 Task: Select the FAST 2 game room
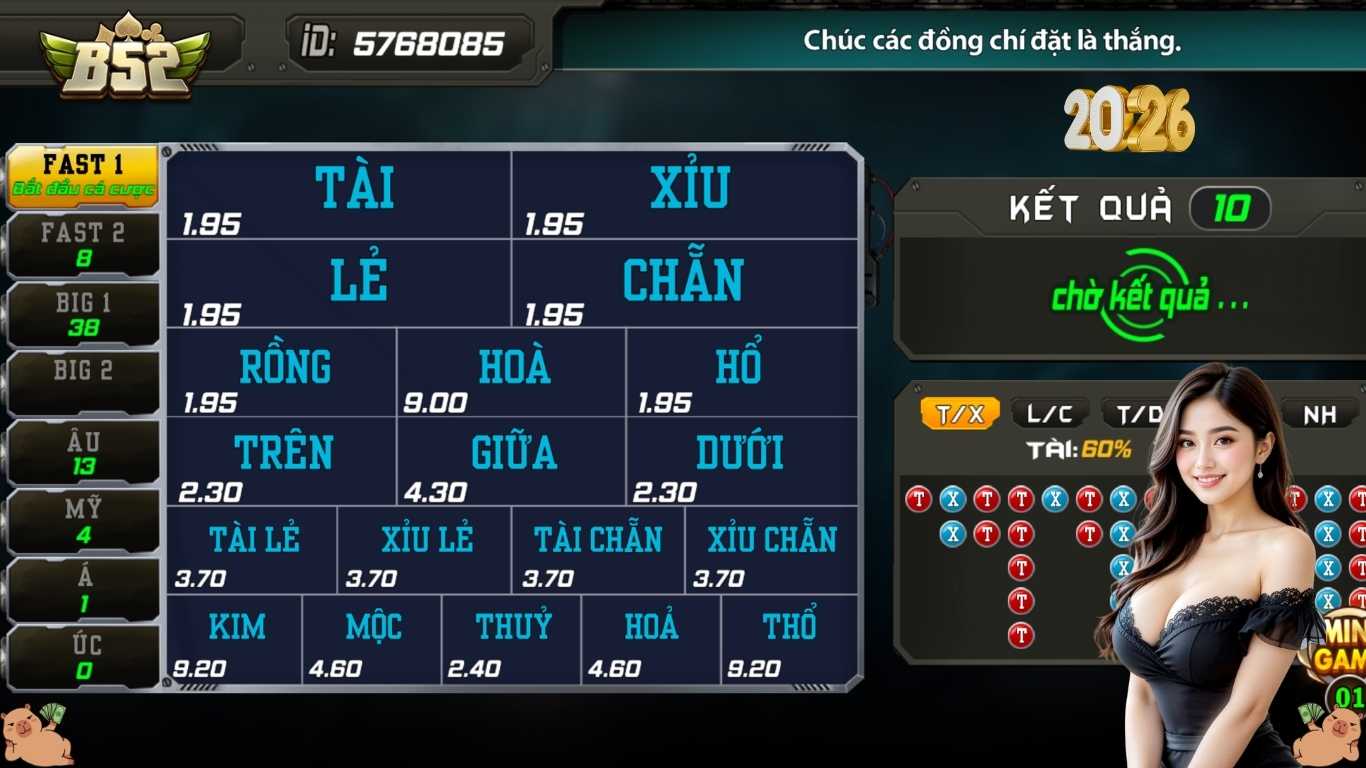[80, 243]
